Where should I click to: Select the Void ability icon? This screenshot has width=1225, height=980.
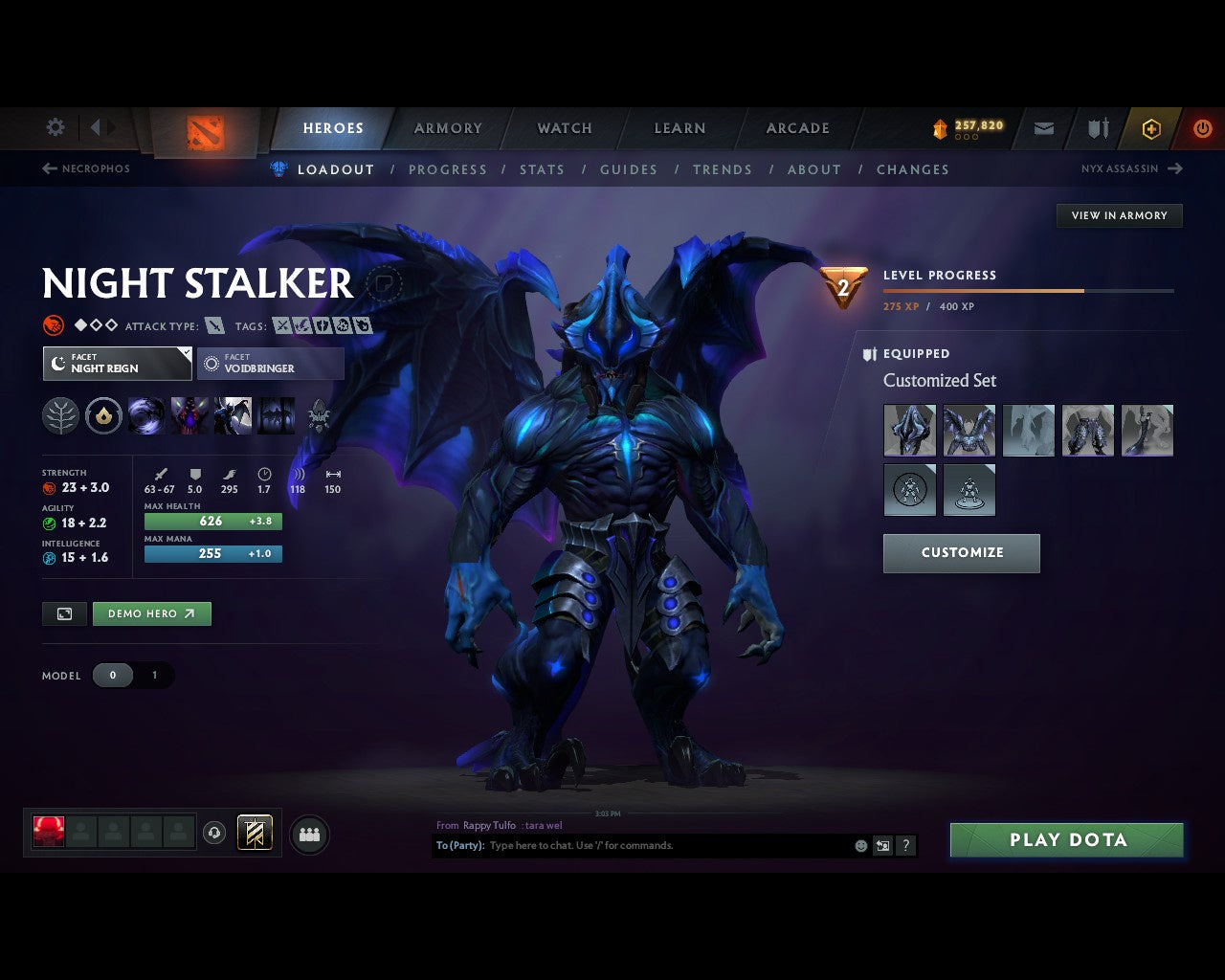[145, 415]
